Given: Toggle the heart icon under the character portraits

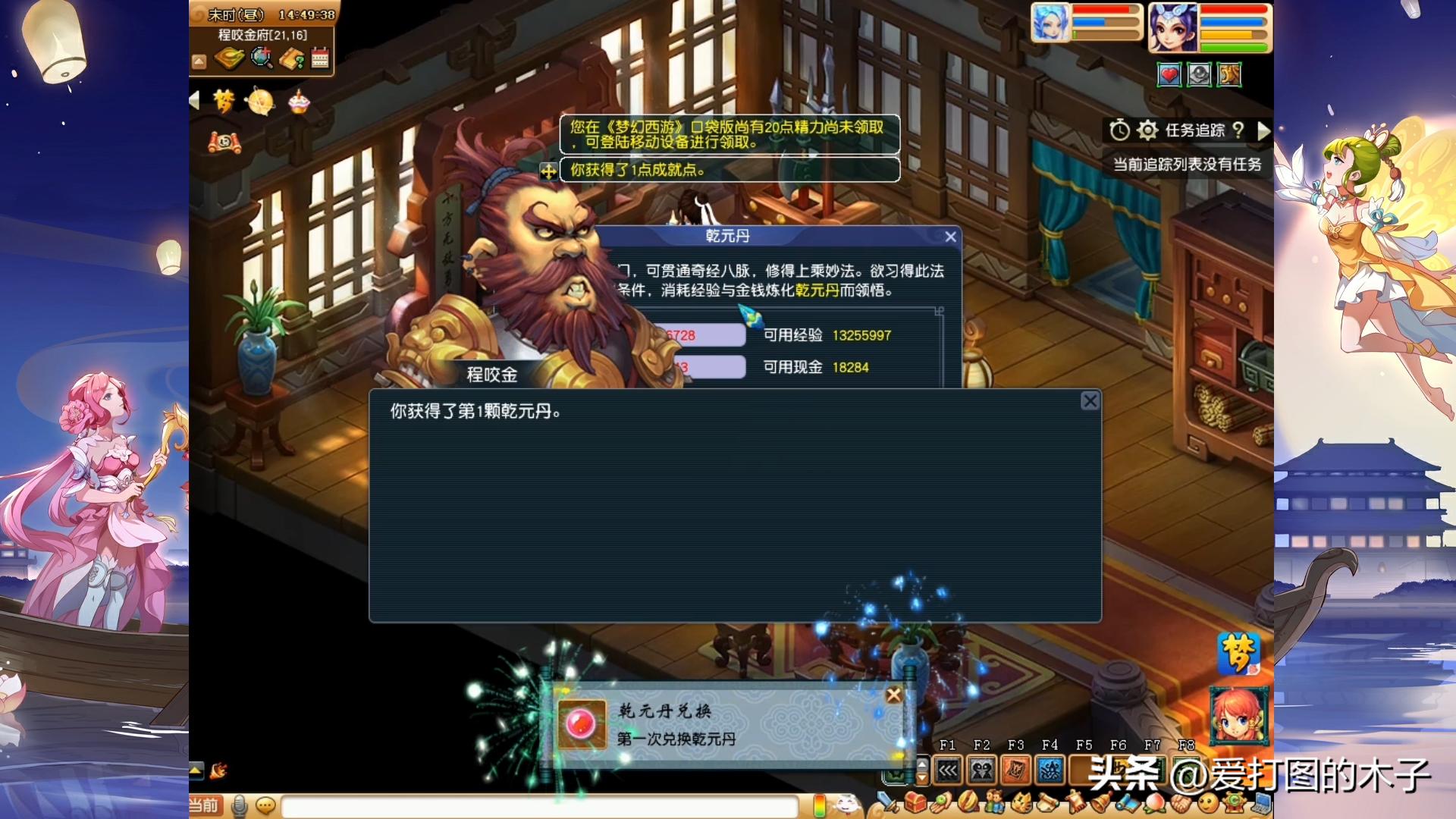Looking at the screenshot, I should [x=1169, y=75].
